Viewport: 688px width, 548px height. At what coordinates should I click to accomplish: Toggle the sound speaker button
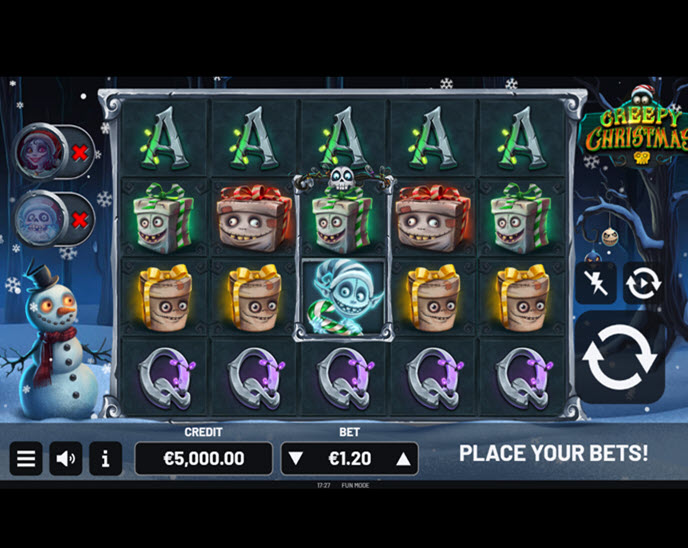tap(66, 459)
